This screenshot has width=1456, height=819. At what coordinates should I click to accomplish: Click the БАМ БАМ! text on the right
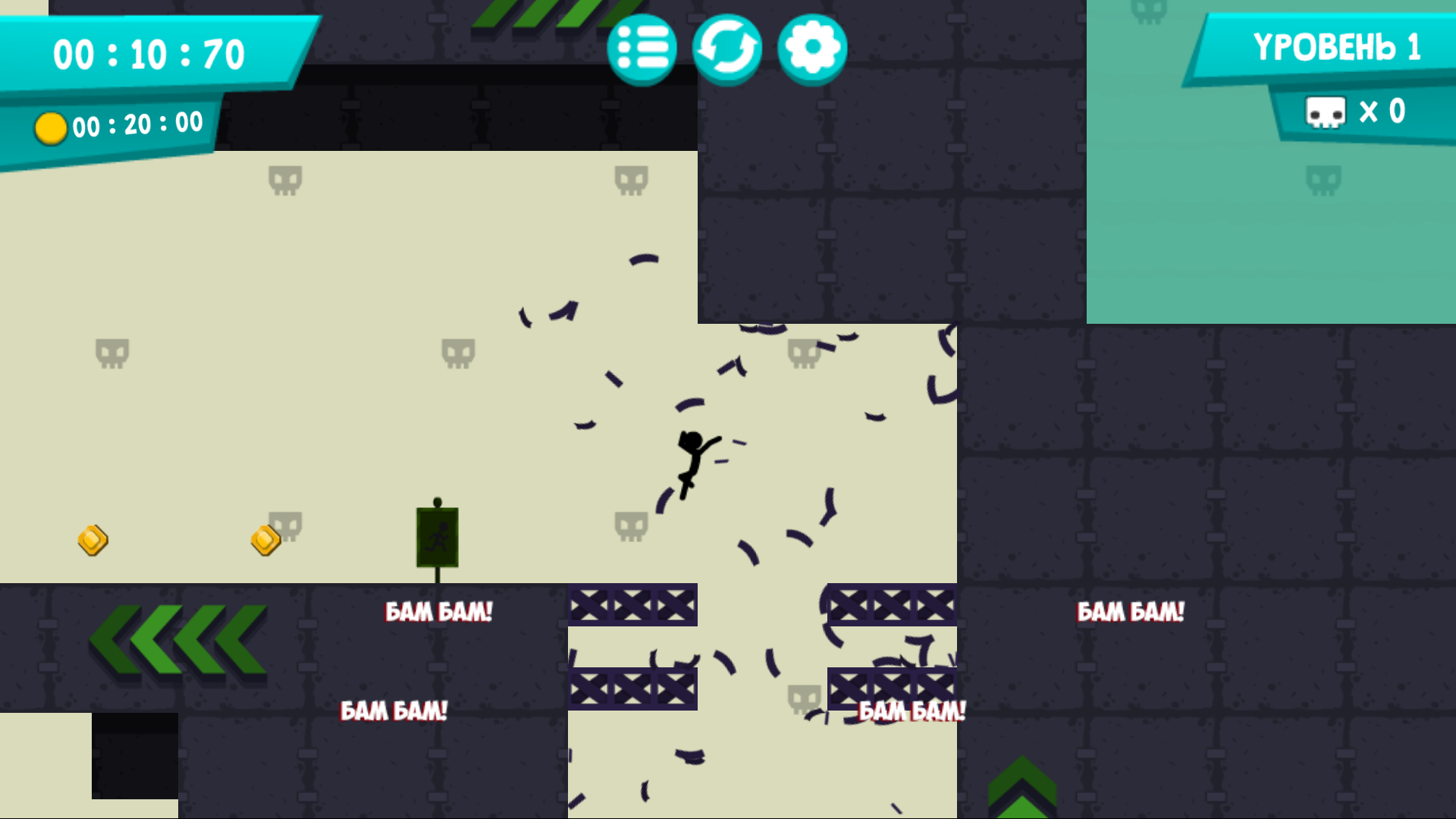click(1131, 610)
